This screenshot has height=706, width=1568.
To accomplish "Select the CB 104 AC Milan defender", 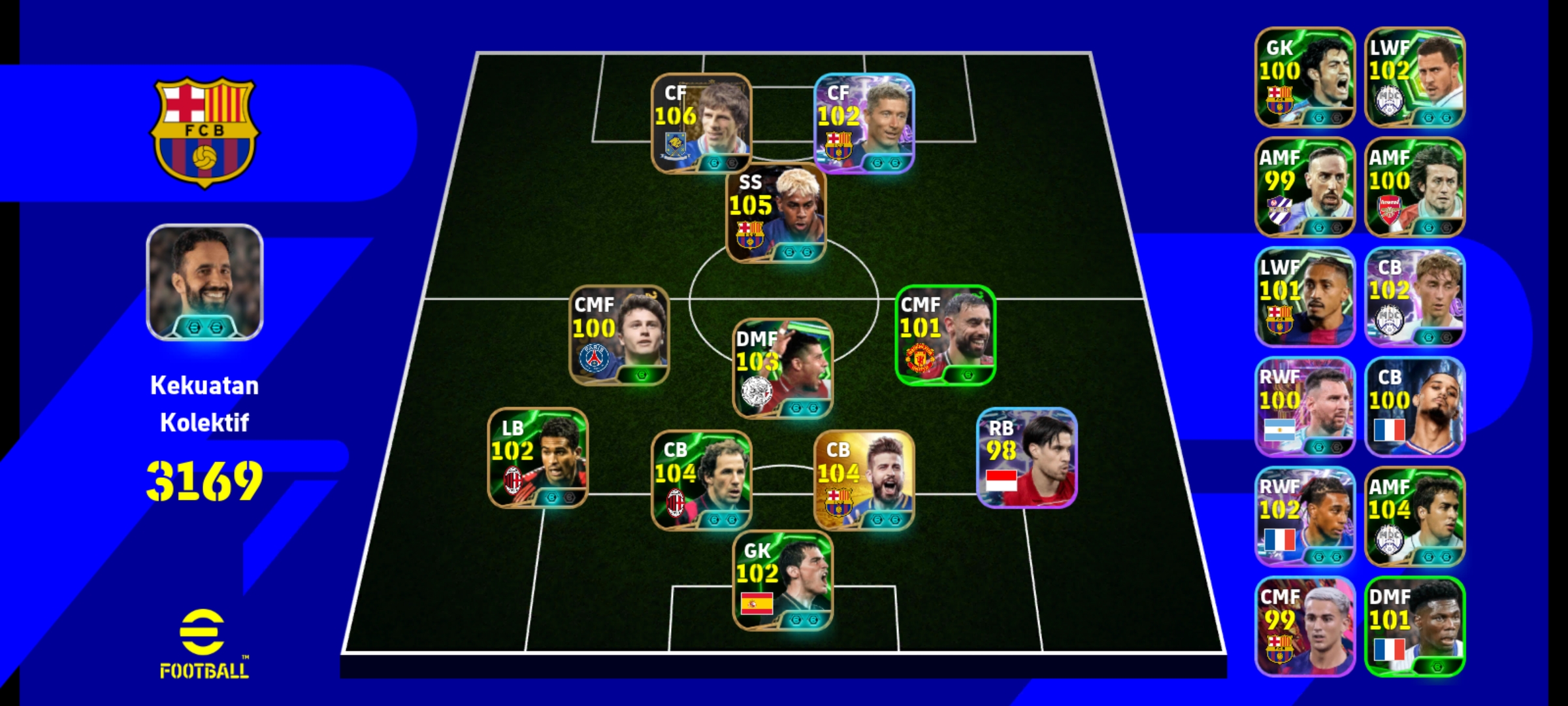I will [701, 480].
